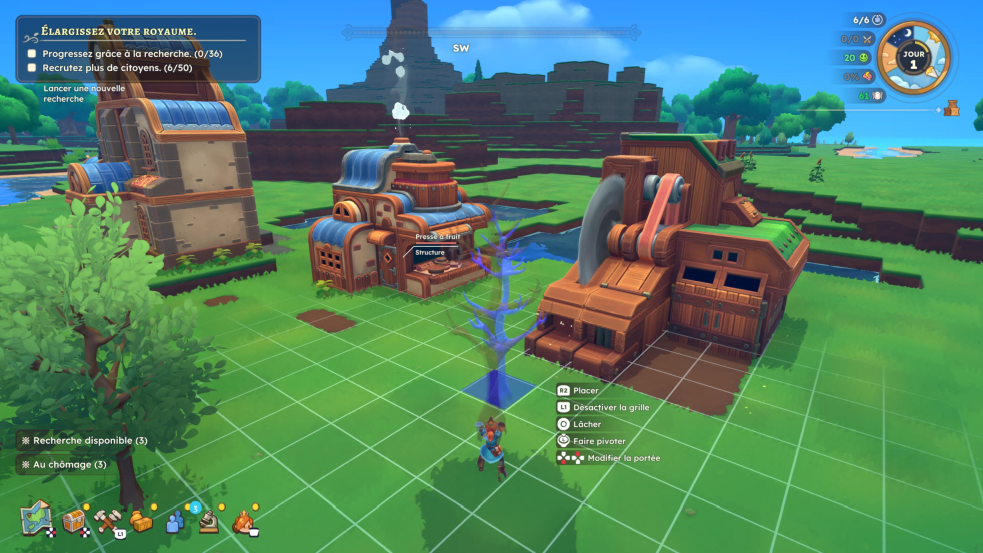Click the "Élargissez votre royaume" quest title
983x553 pixels.
tap(113, 31)
